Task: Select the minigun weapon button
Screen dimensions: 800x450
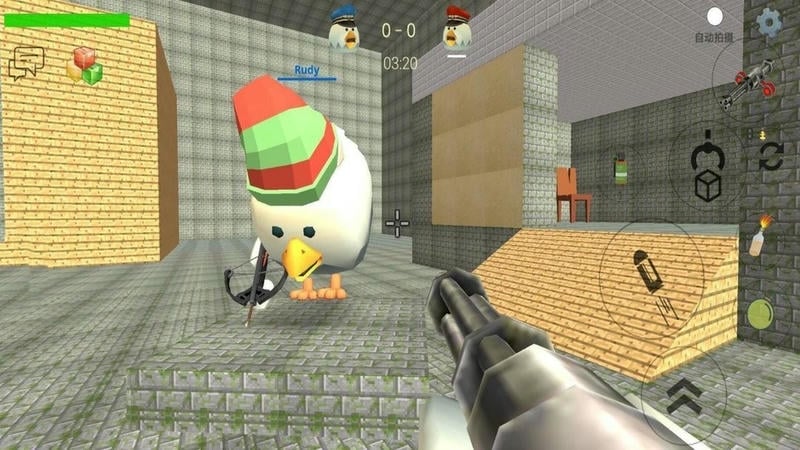Action: coord(749,83)
